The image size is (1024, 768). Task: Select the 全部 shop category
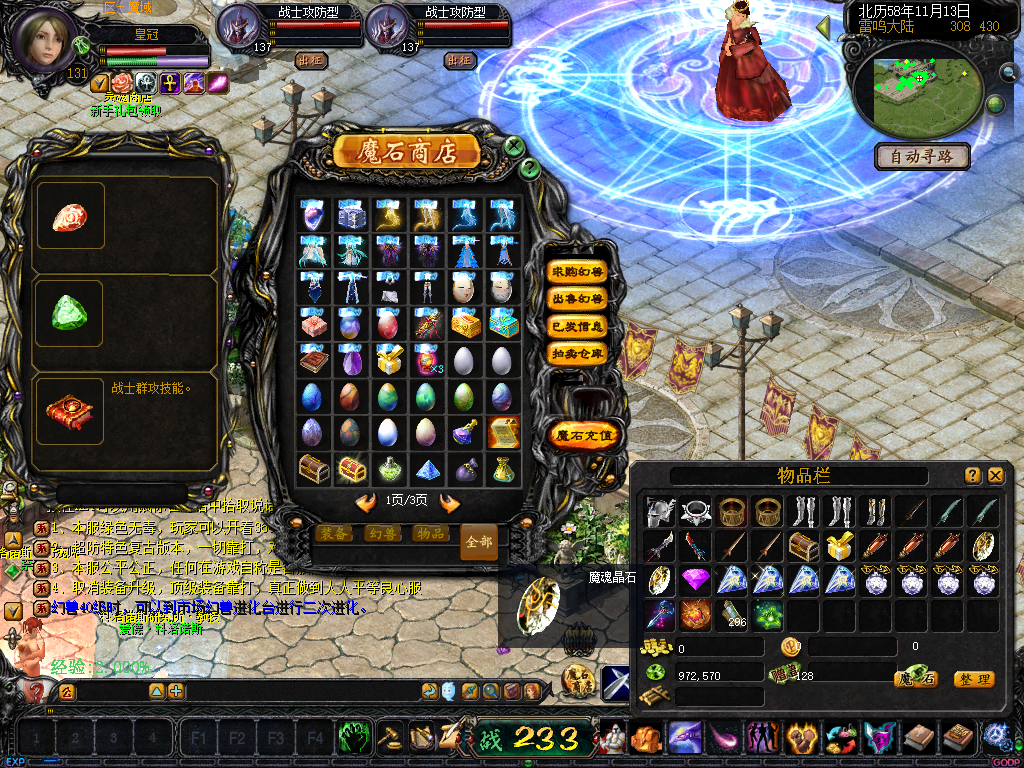click(478, 541)
